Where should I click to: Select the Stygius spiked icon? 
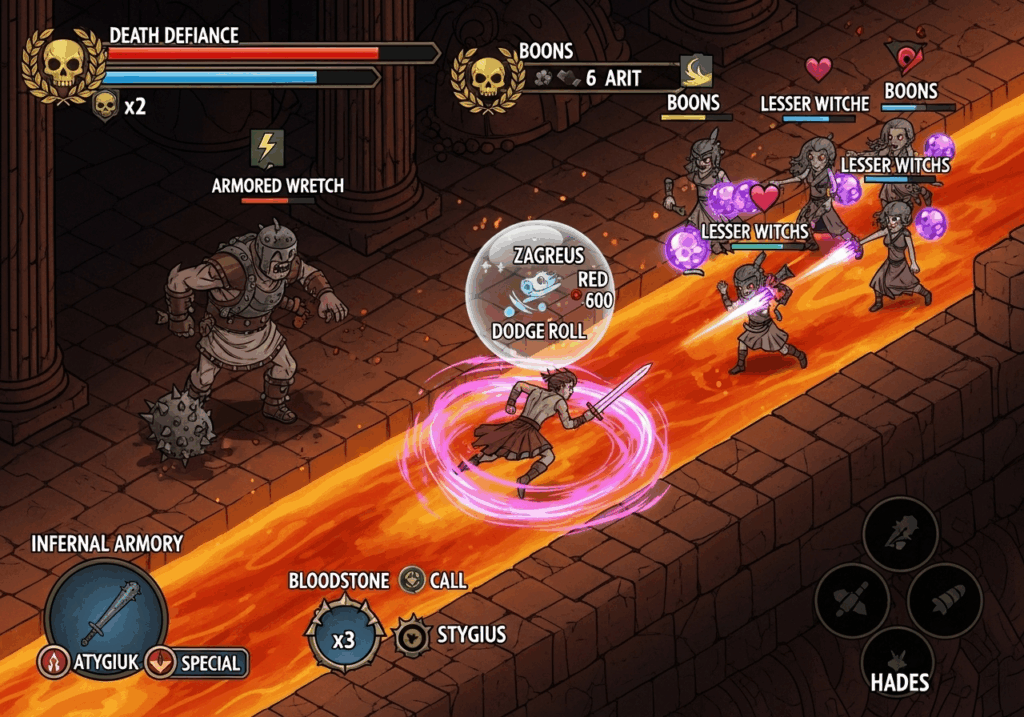(411, 636)
